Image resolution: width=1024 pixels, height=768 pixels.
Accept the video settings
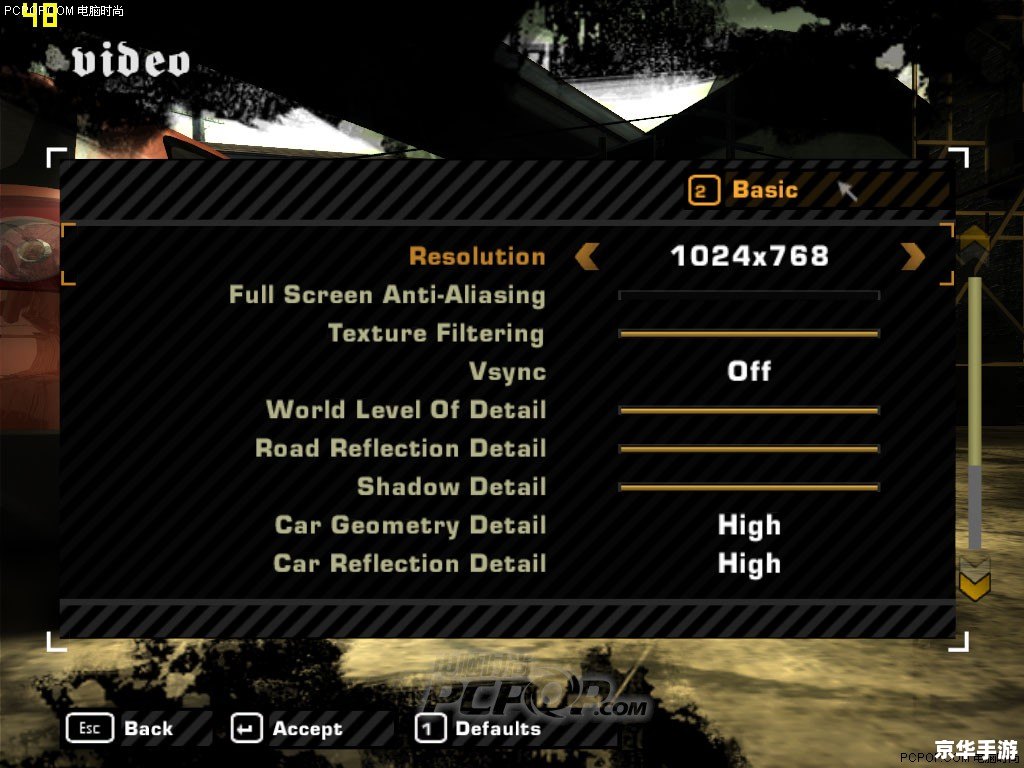coord(287,729)
